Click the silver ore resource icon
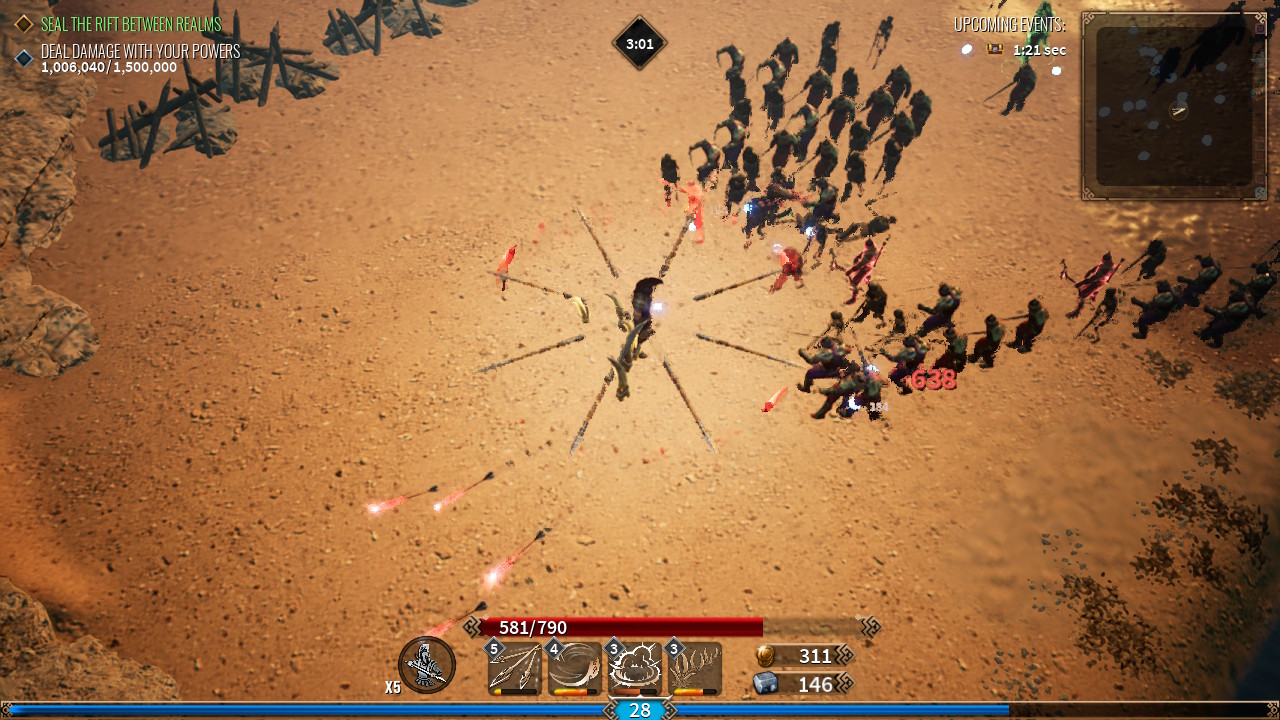The image size is (1280, 720). (x=765, y=684)
